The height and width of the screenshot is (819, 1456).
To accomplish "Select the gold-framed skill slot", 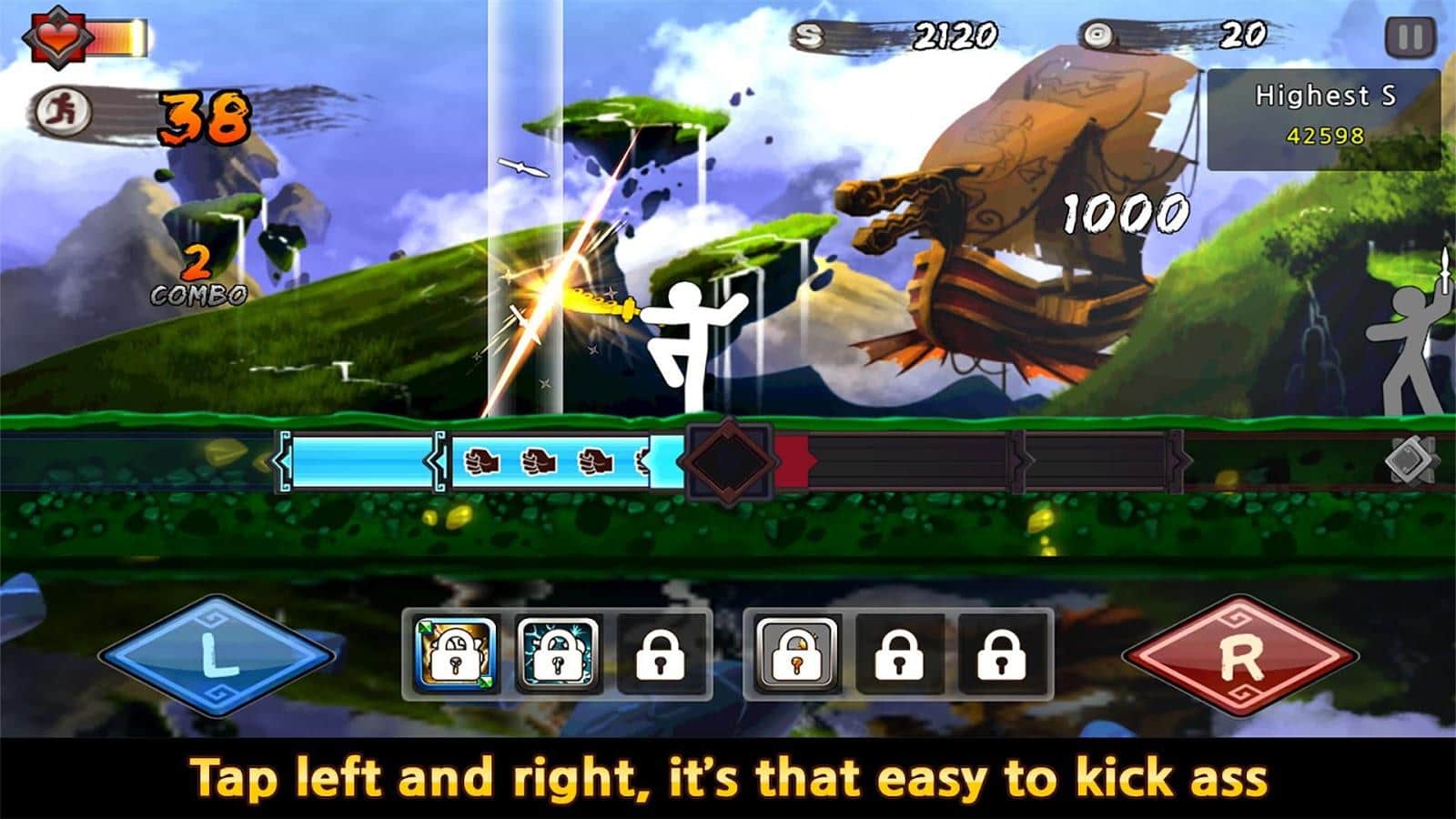I will (x=455, y=653).
